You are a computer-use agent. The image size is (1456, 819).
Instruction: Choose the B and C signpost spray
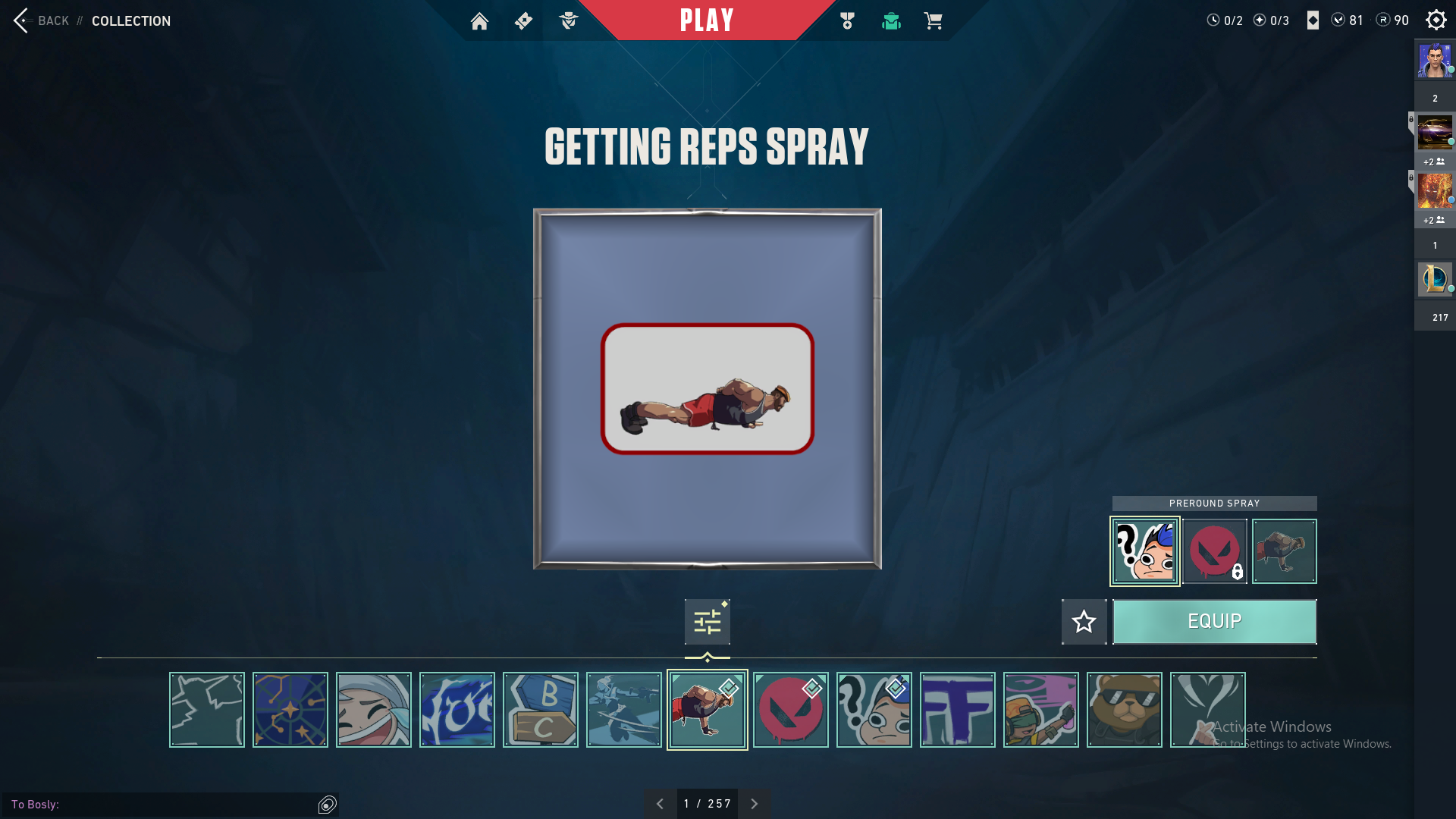(540, 710)
